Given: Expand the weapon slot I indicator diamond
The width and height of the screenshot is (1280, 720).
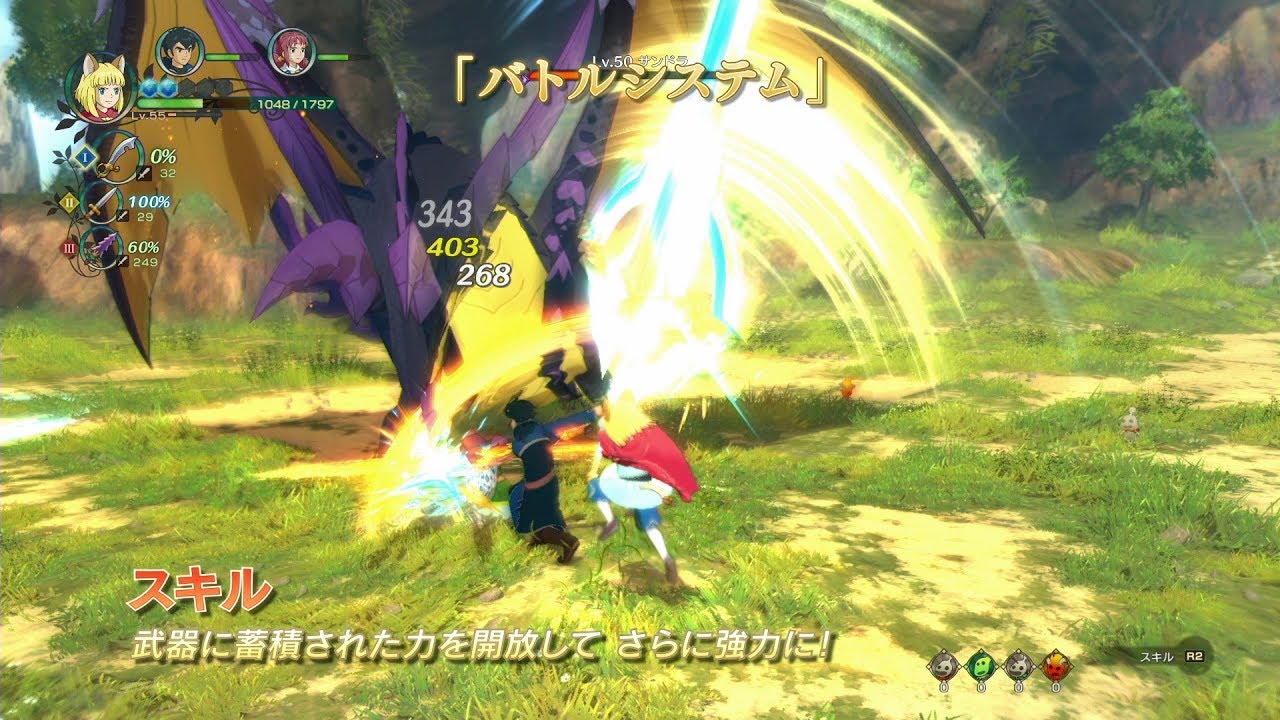Looking at the screenshot, I should 84,157.
